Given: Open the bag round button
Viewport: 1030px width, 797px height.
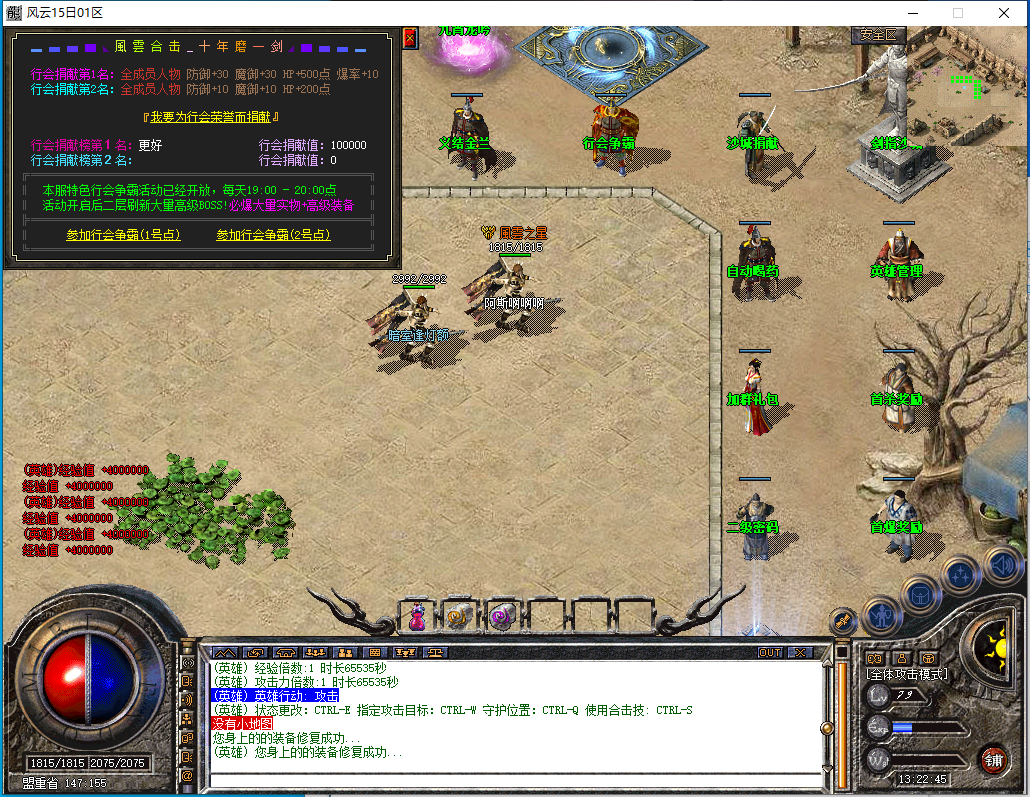Looking at the screenshot, I should point(921,593).
